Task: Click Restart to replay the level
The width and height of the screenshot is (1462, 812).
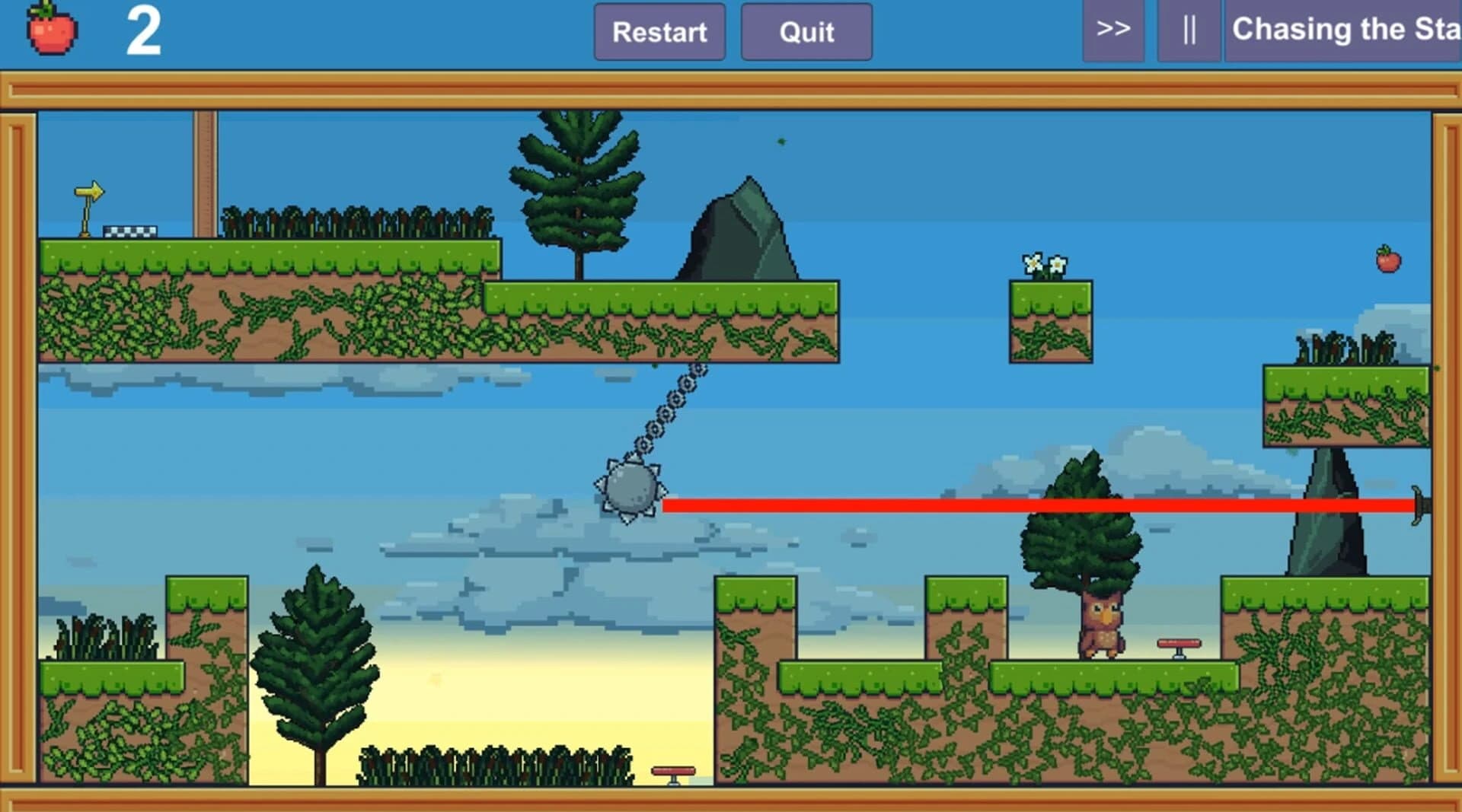Action: 659,32
